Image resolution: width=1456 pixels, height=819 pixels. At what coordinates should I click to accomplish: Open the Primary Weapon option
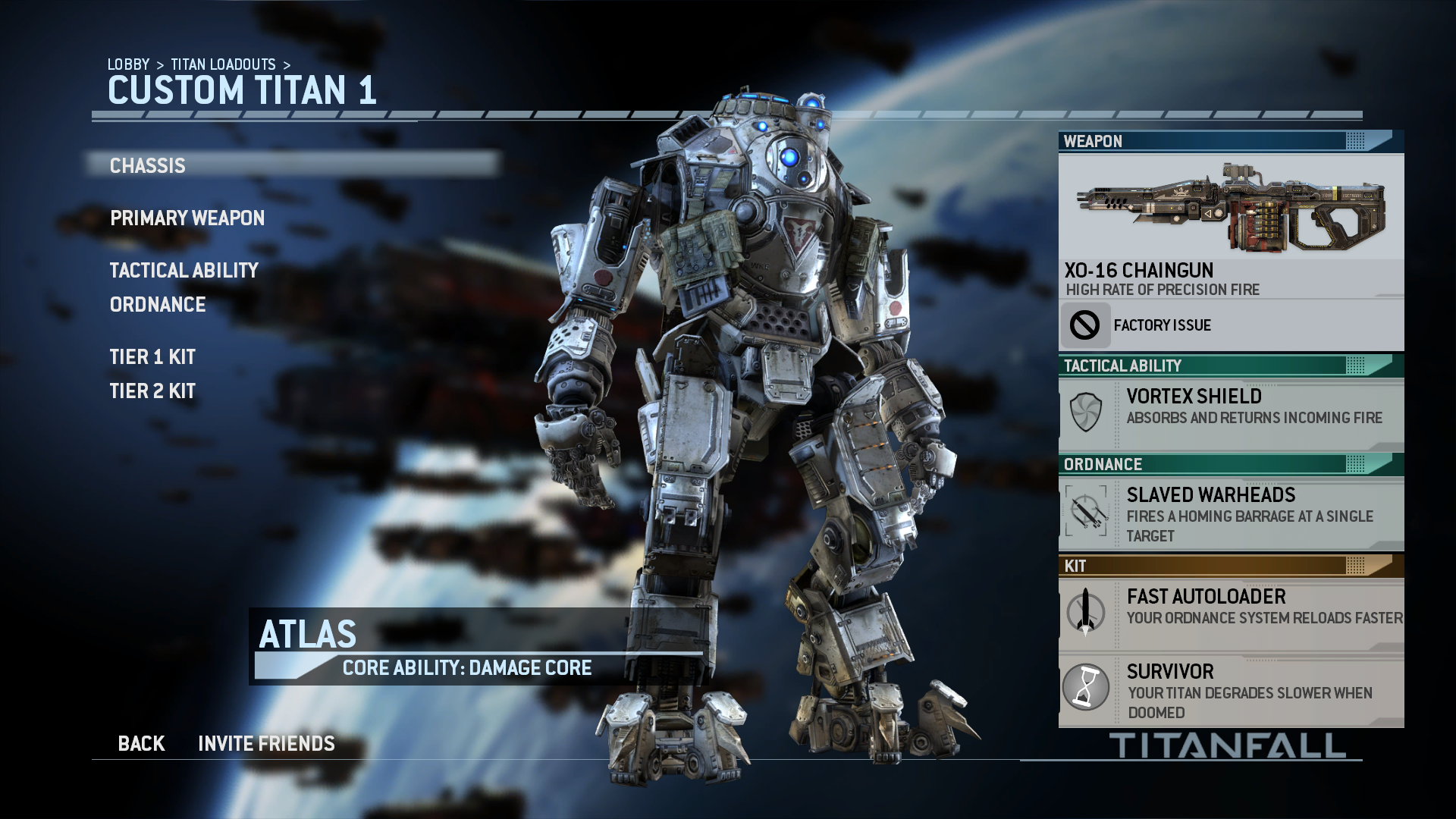click(x=187, y=218)
